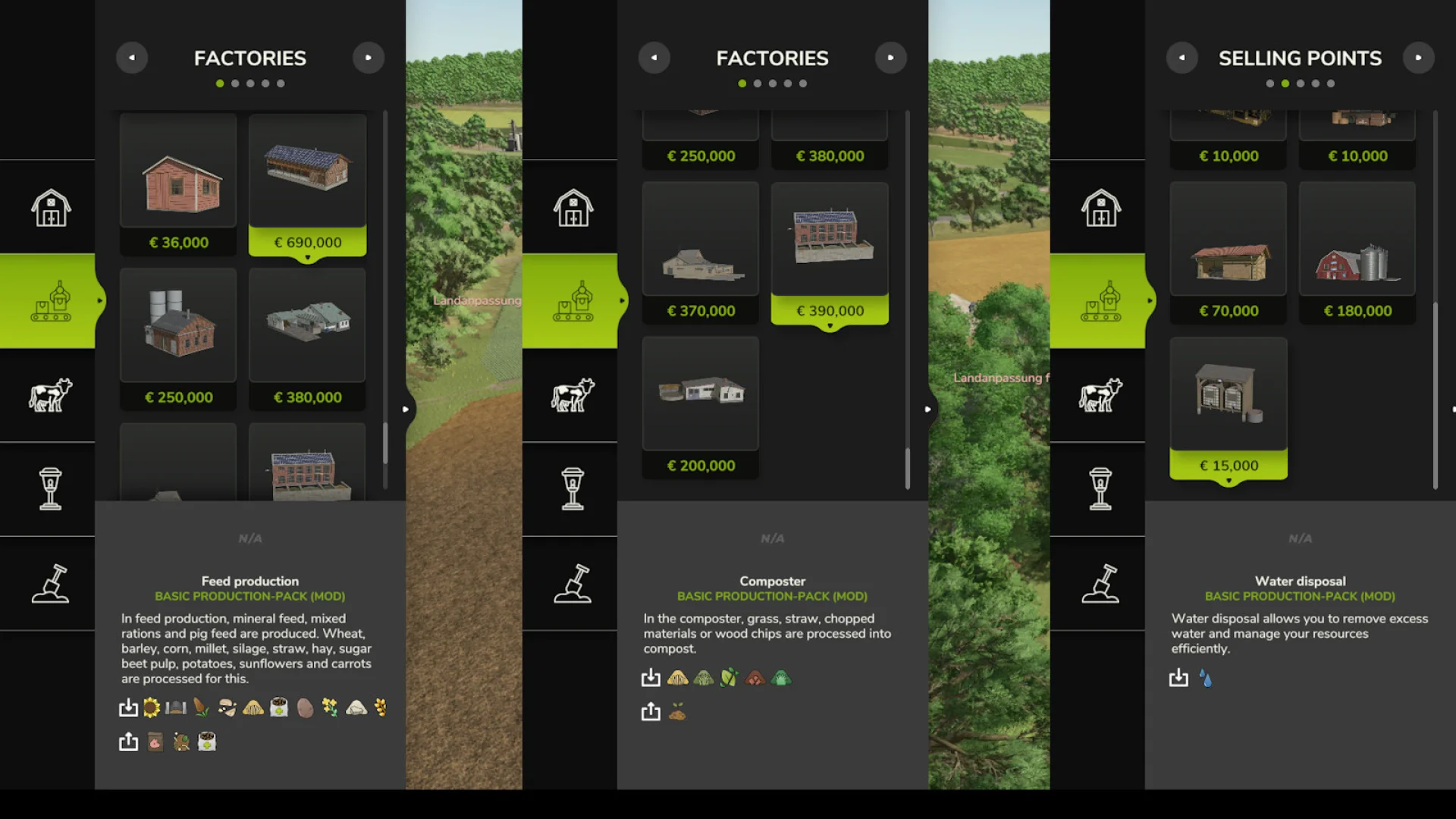Click the left arrow beside SELLING POINTS title
The width and height of the screenshot is (1456, 819).
pyautogui.click(x=1181, y=57)
